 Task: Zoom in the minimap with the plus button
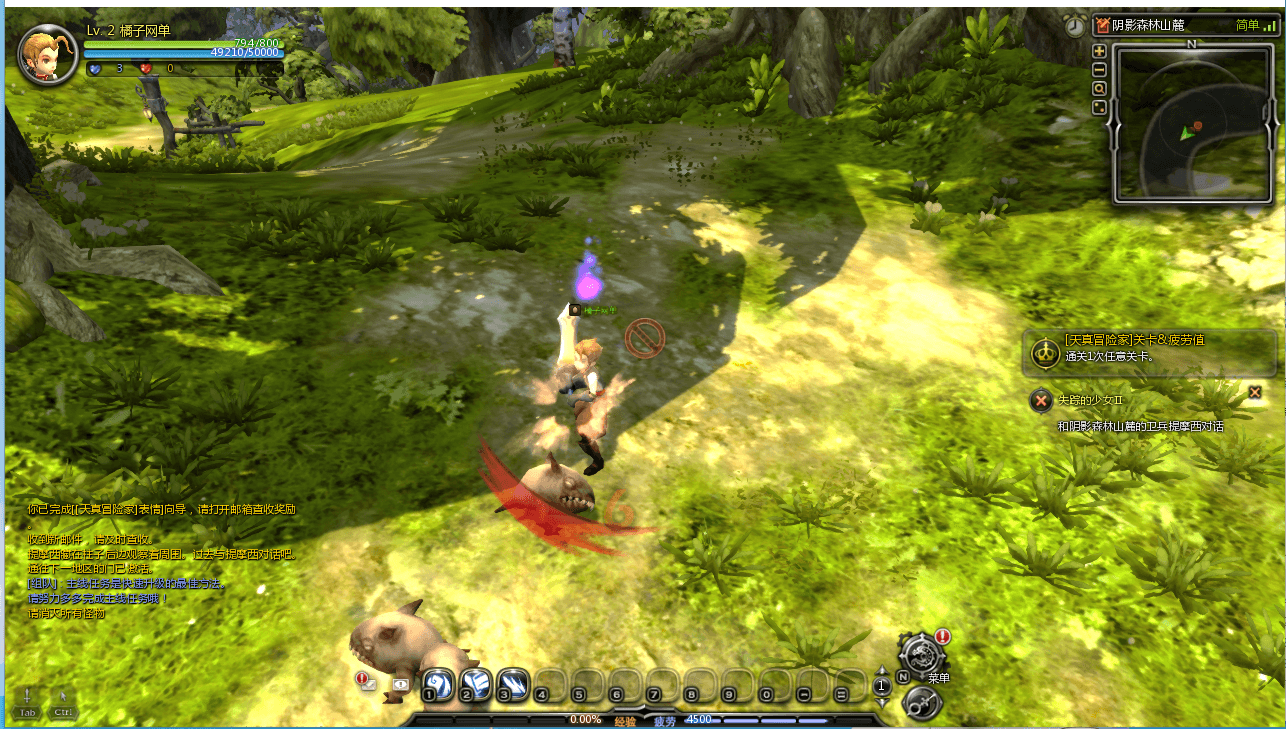pyautogui.click(x=1099, y=51)
